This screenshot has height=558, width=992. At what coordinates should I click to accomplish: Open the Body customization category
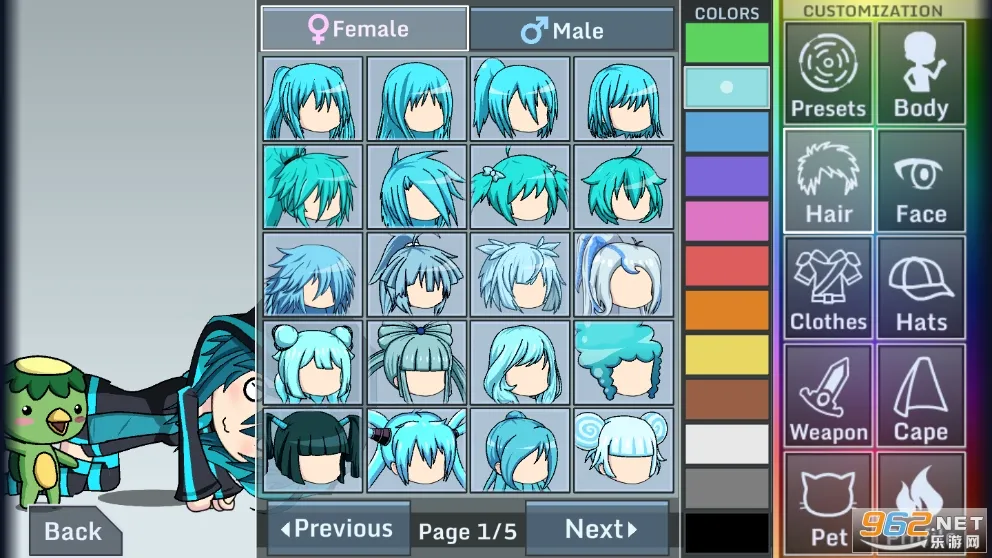(921, 73)
